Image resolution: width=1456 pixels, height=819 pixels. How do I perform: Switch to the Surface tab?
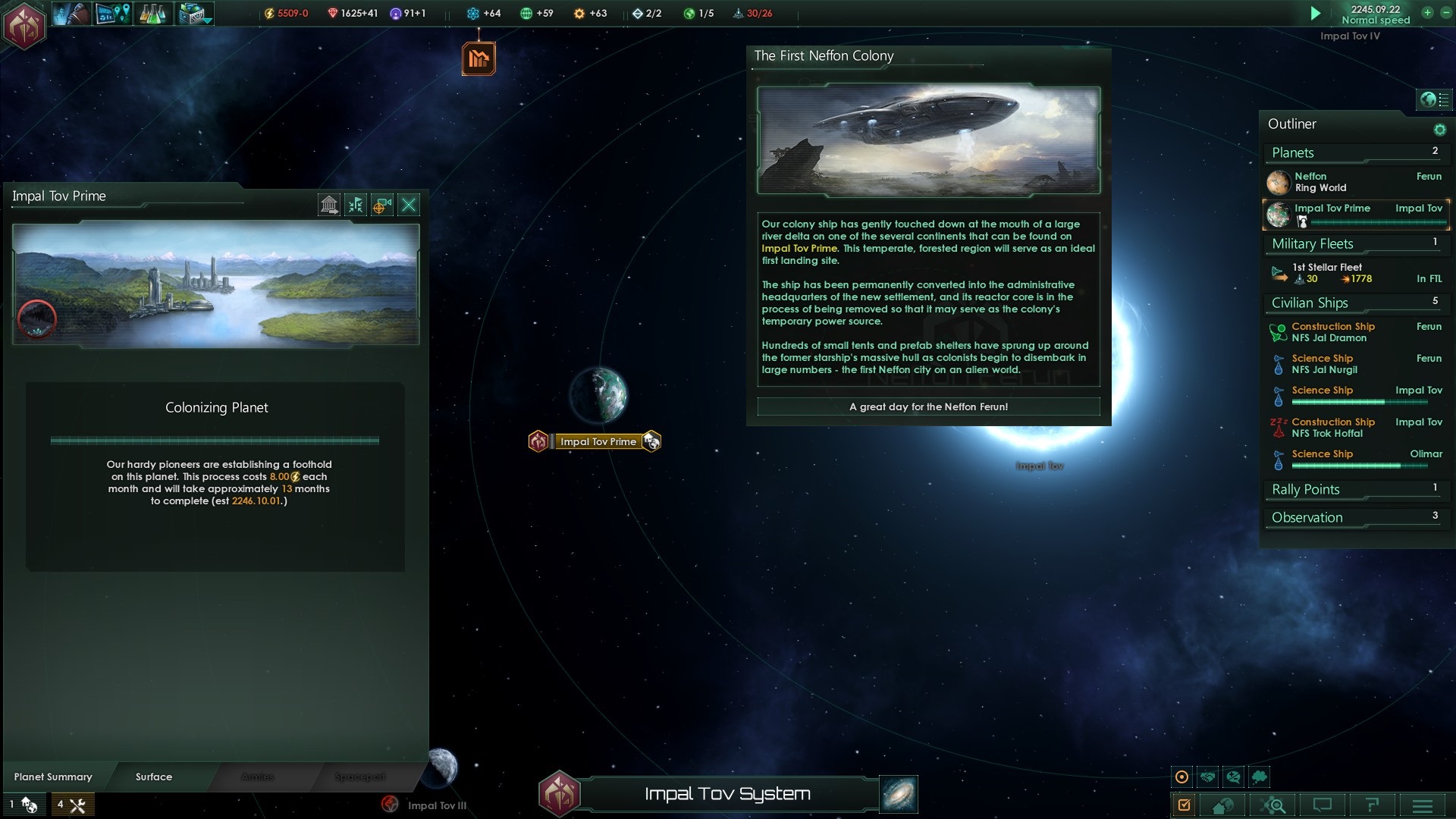[154, 777]
